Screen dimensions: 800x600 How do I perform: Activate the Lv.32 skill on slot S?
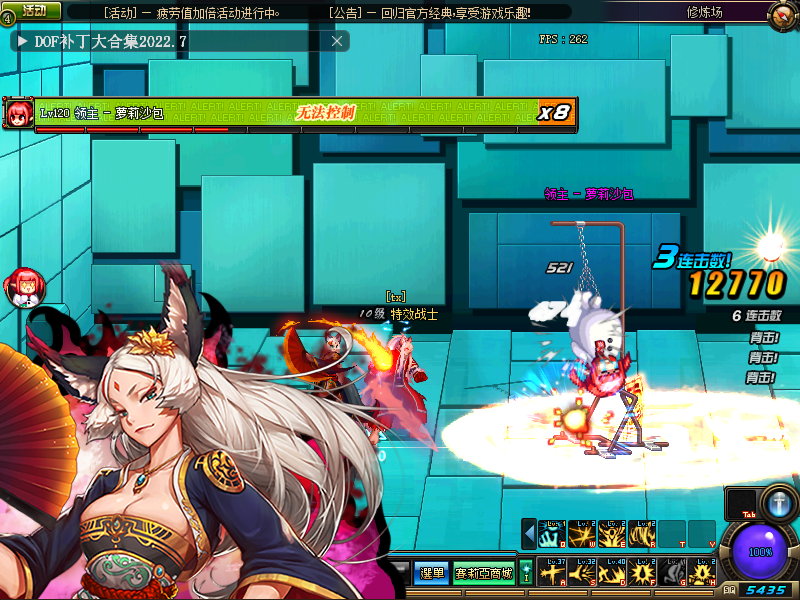(582, 572)
